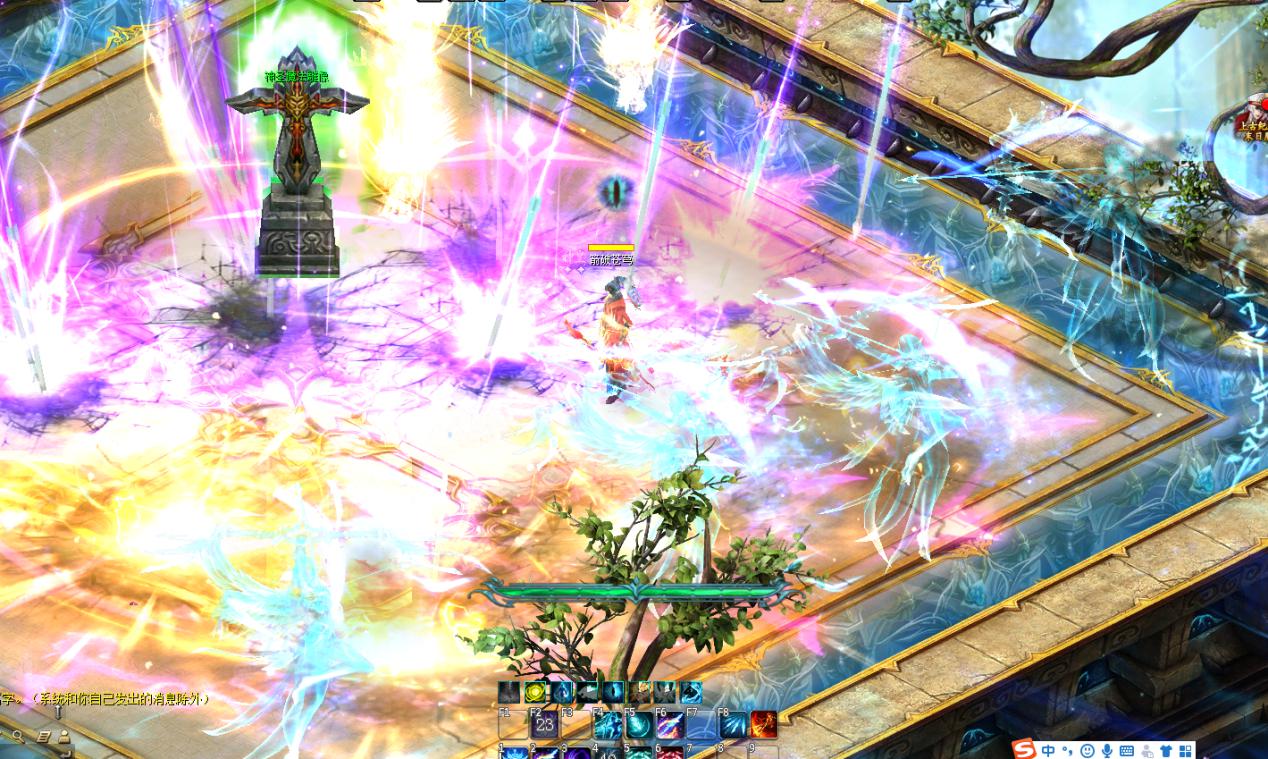Open the Sogou emoji smiley button
The image size is (1268, 759).
pos(1087,750)
